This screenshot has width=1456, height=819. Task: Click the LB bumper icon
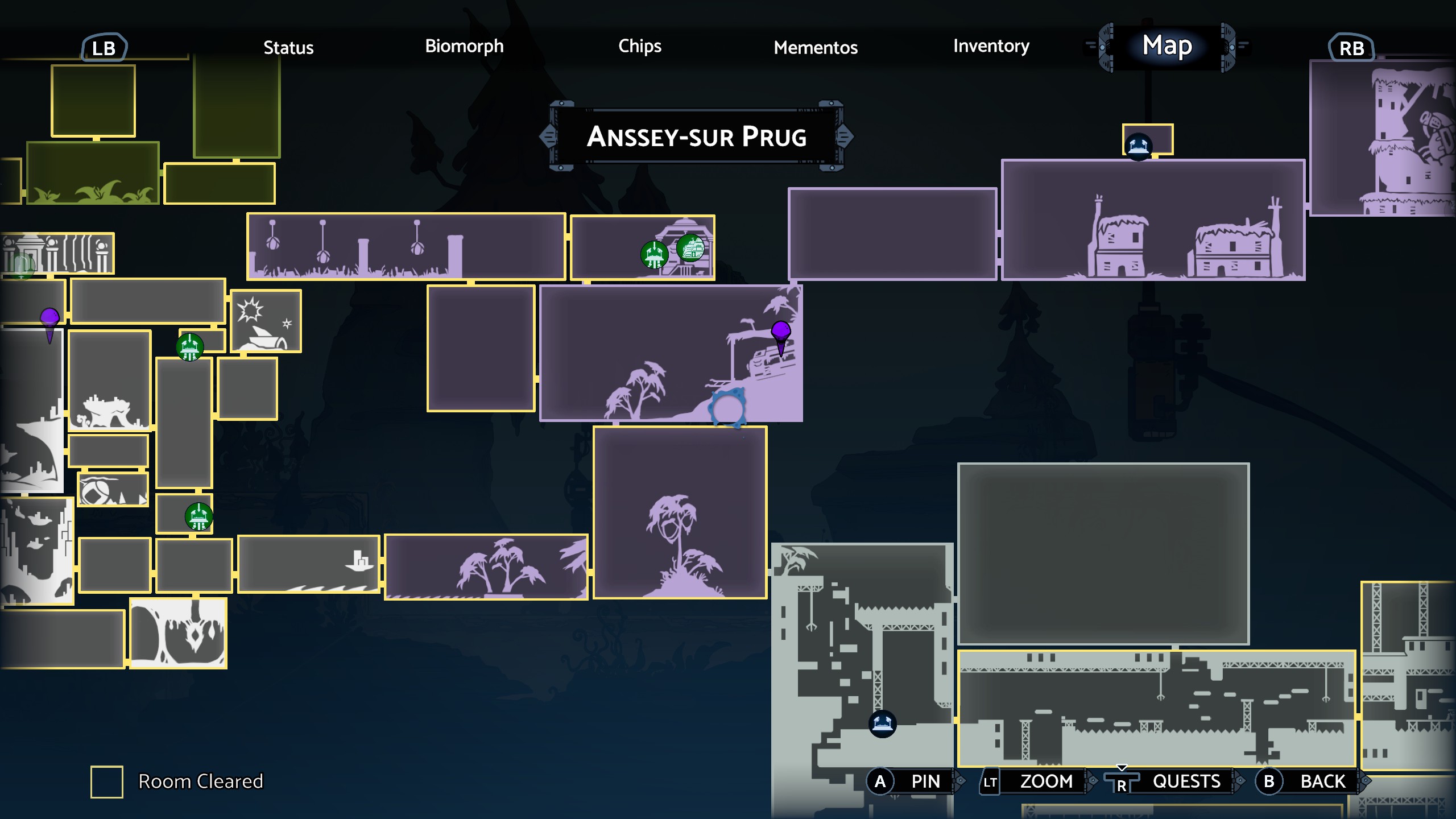point(105,48)
